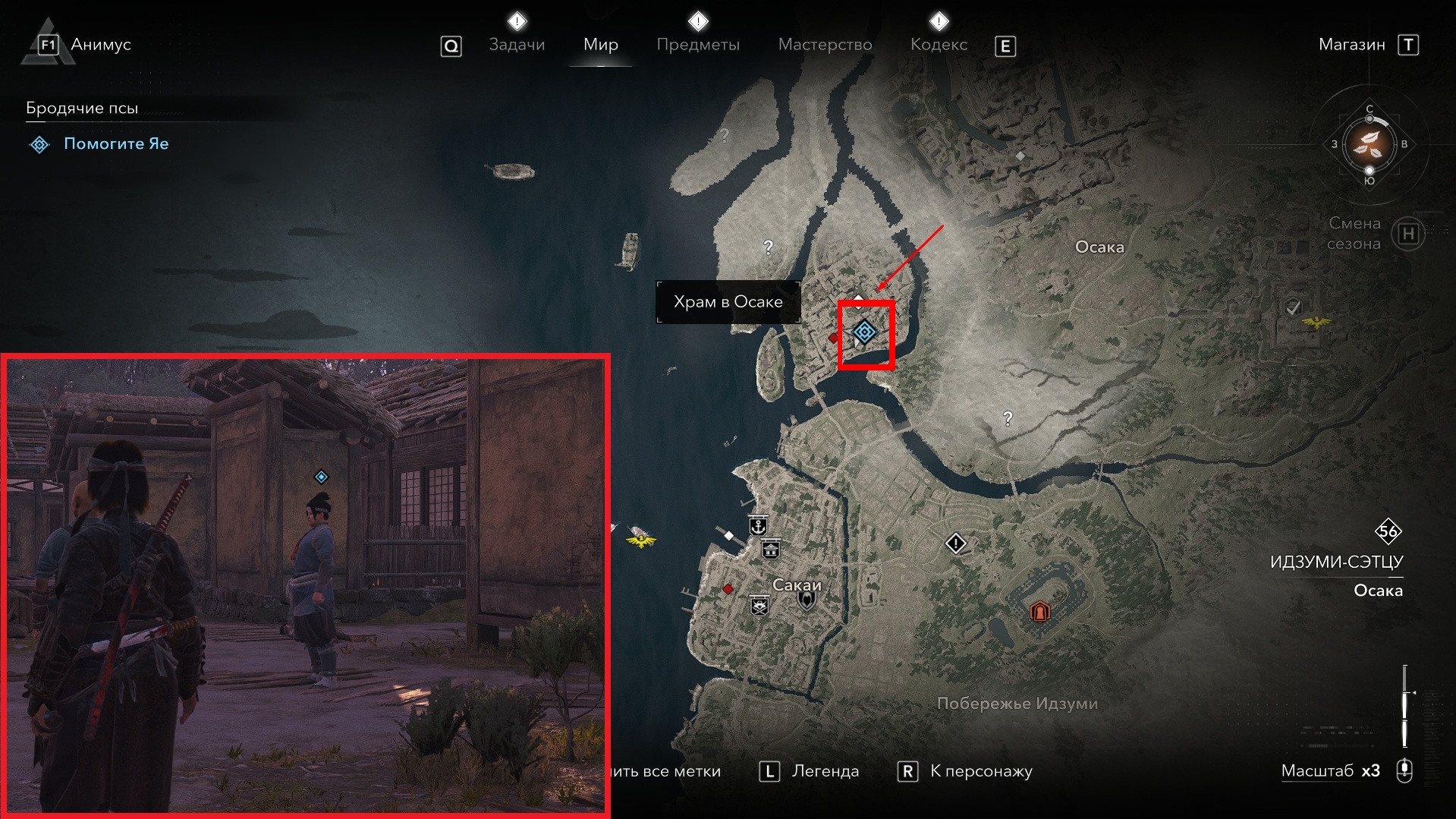
Task: Go to the Мастерство tab
Action: (825, 44)
